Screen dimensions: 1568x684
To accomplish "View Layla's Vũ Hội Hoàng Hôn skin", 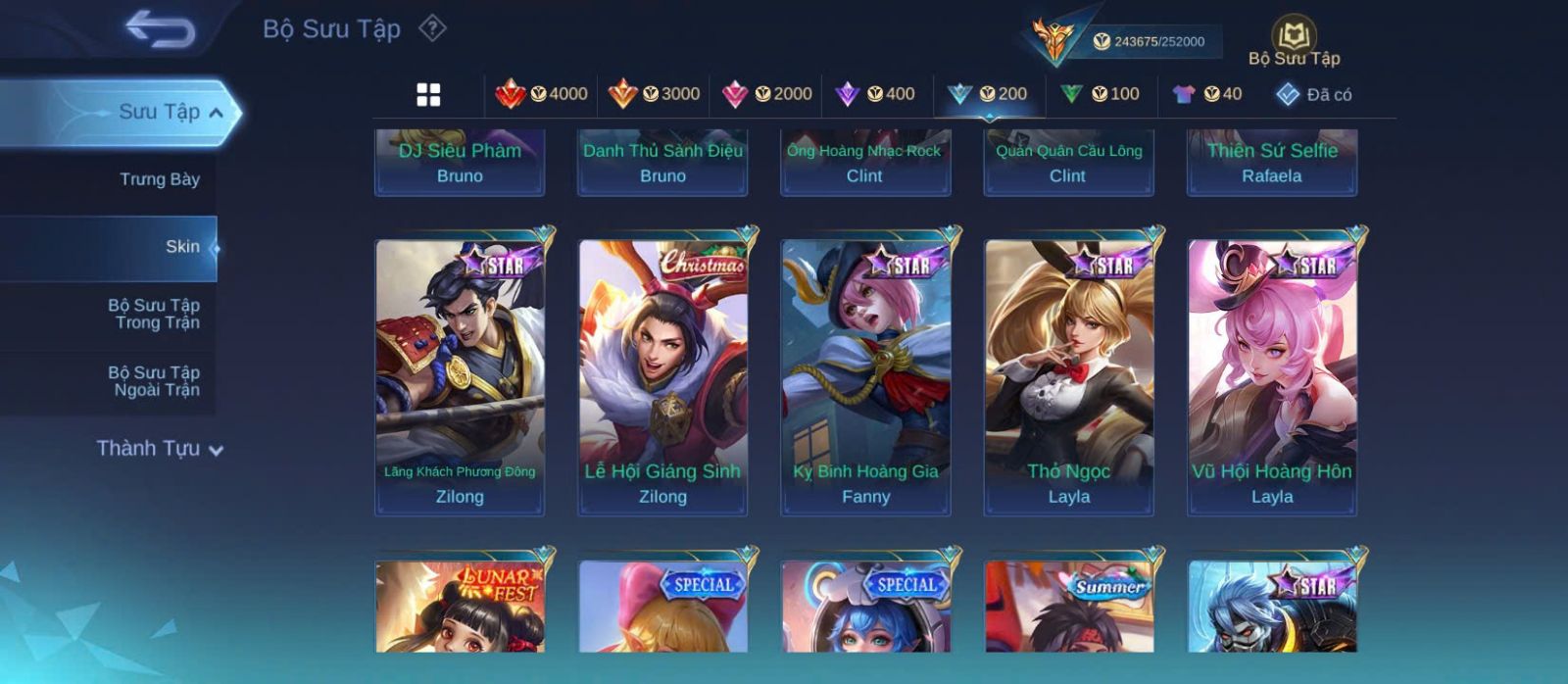I will coord(1272,377).
